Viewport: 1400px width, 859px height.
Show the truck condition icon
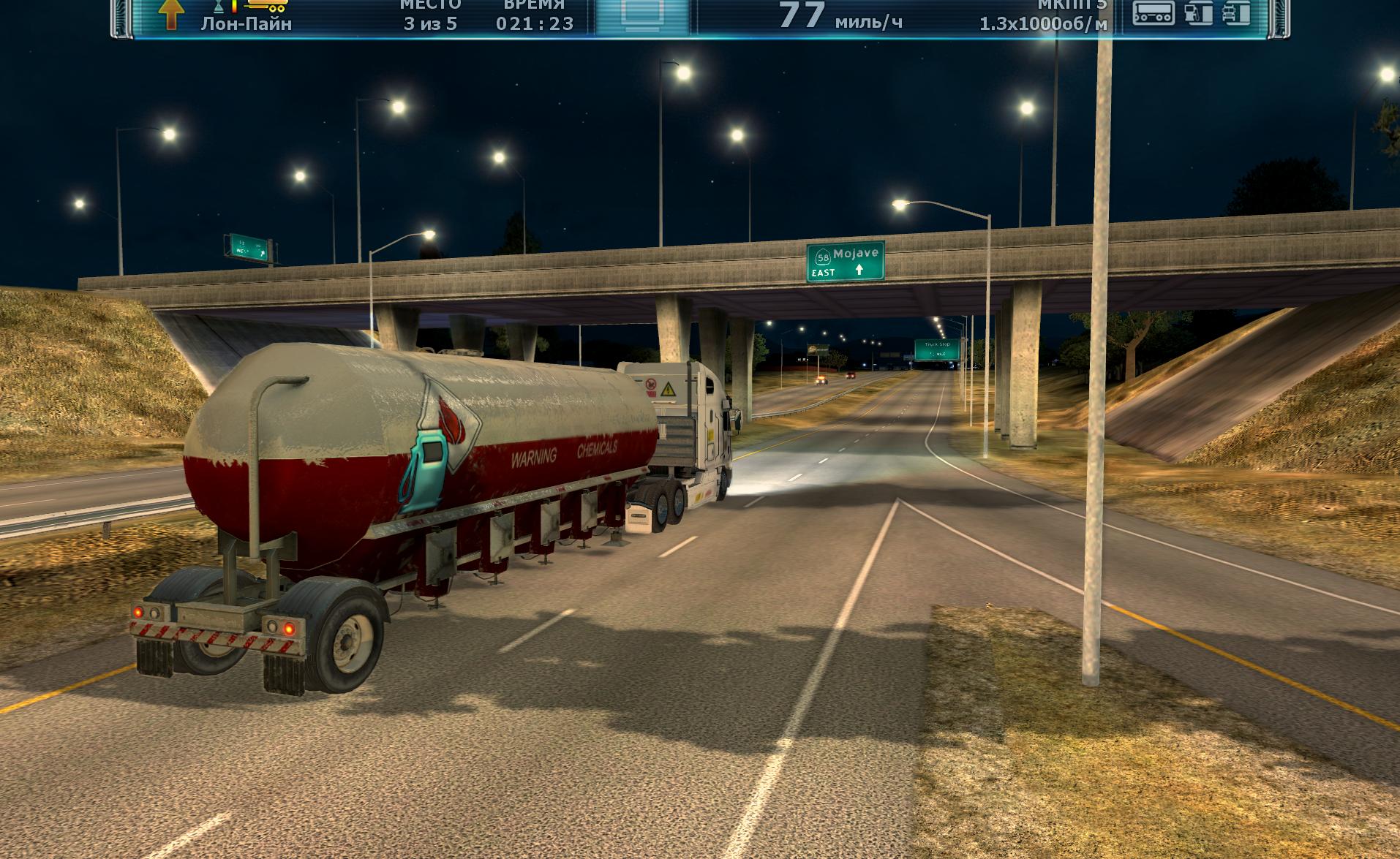coord(1236,12)
